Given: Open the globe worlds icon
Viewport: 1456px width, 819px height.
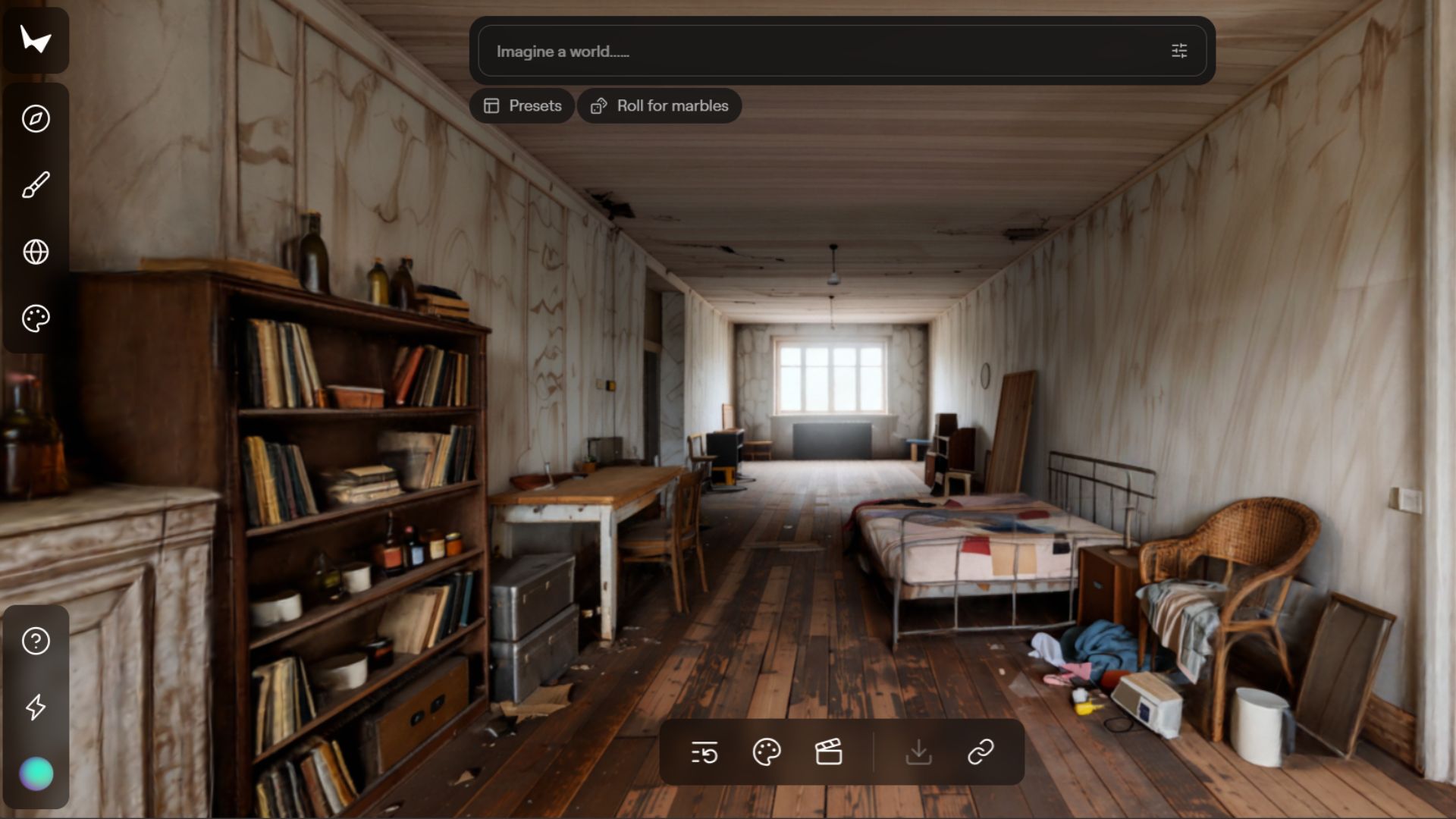Looking at the screenshot, I should (36, 252).
